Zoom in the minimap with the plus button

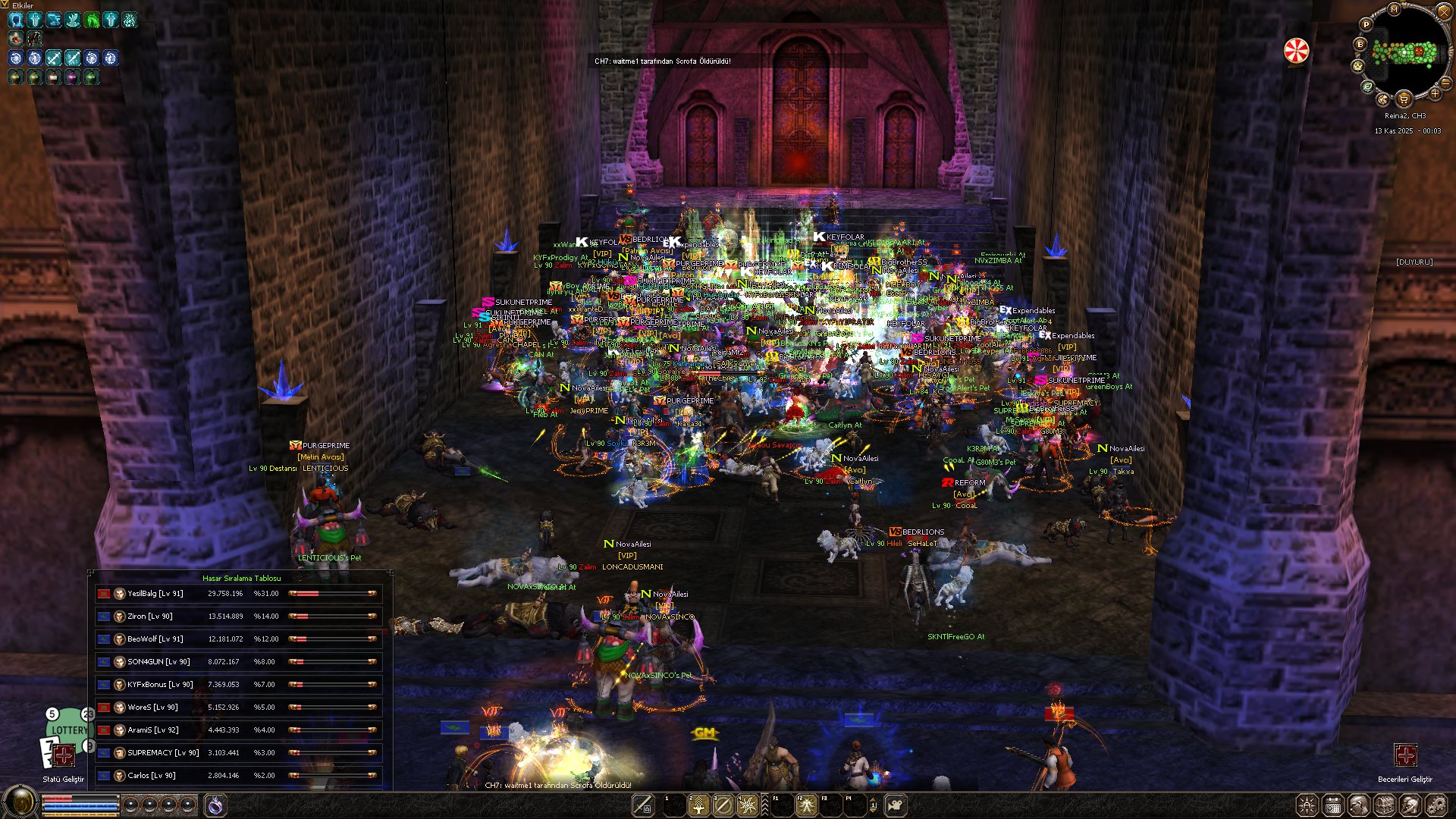(x=1435, y=93)
